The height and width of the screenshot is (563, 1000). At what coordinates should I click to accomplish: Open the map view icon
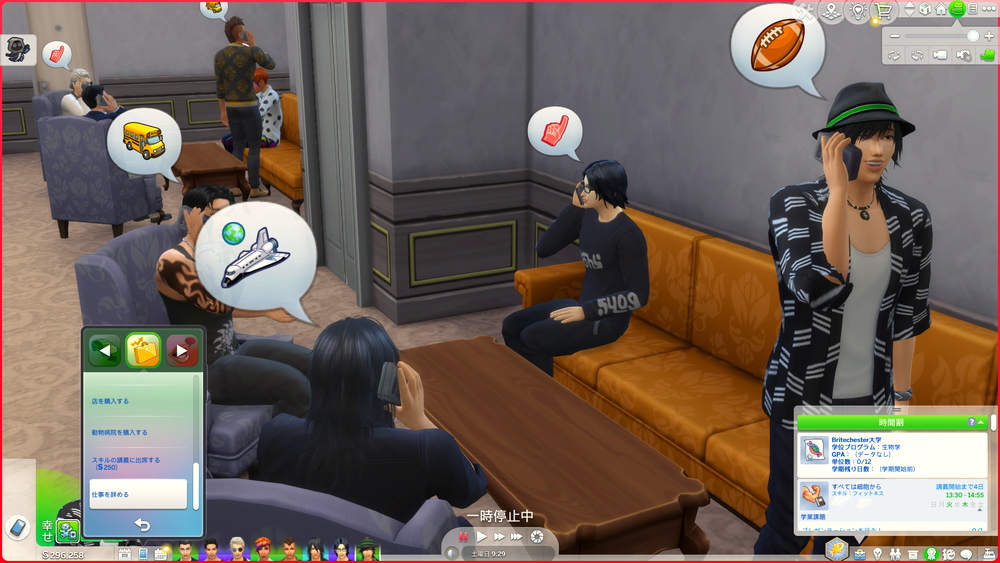pyautogui.click(x=832, y=11)
